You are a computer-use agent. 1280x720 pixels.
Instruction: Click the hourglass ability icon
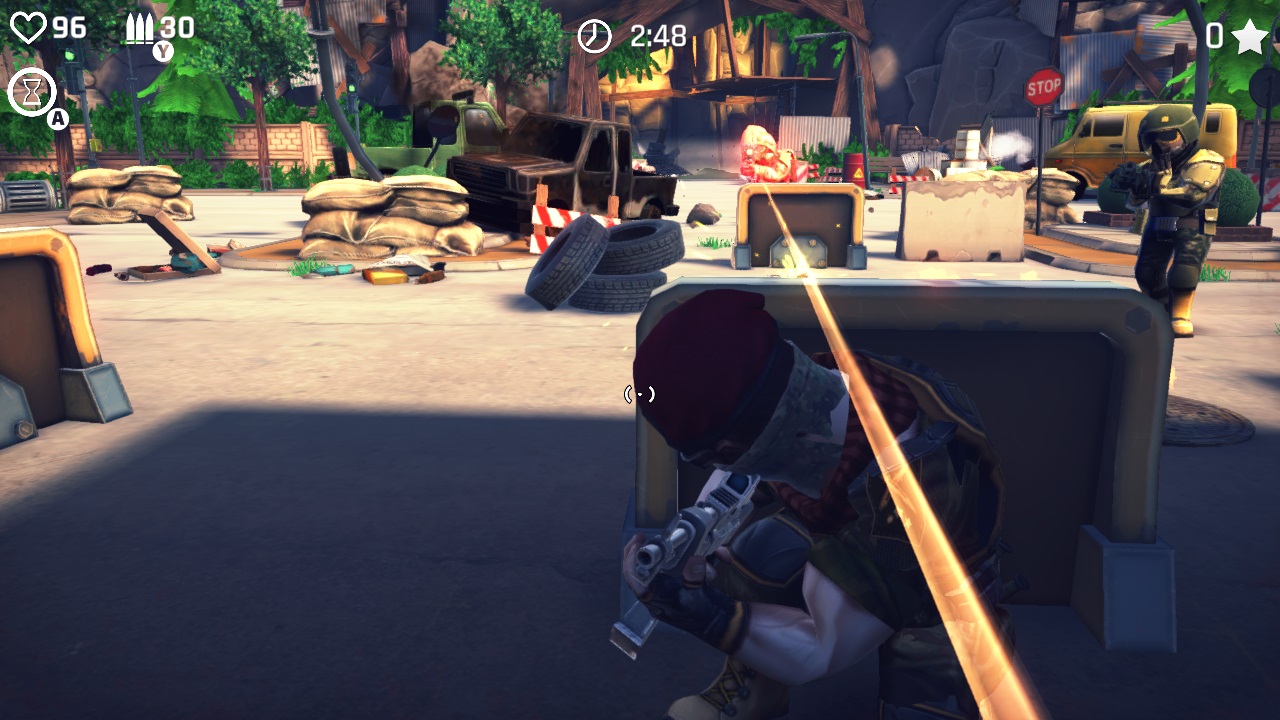31,90
